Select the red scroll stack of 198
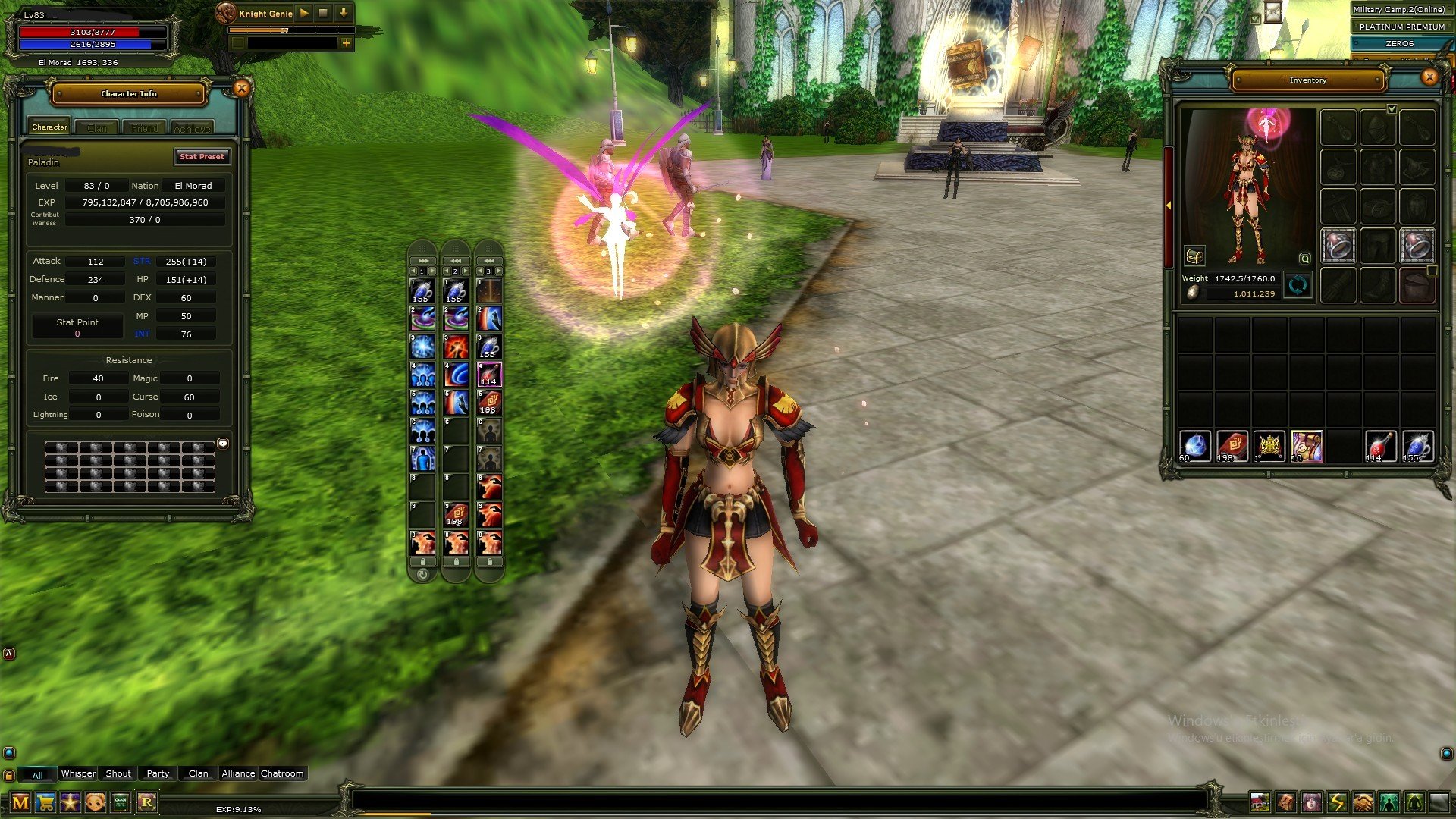The image size is (1456, 819). tap(1232, 446)
